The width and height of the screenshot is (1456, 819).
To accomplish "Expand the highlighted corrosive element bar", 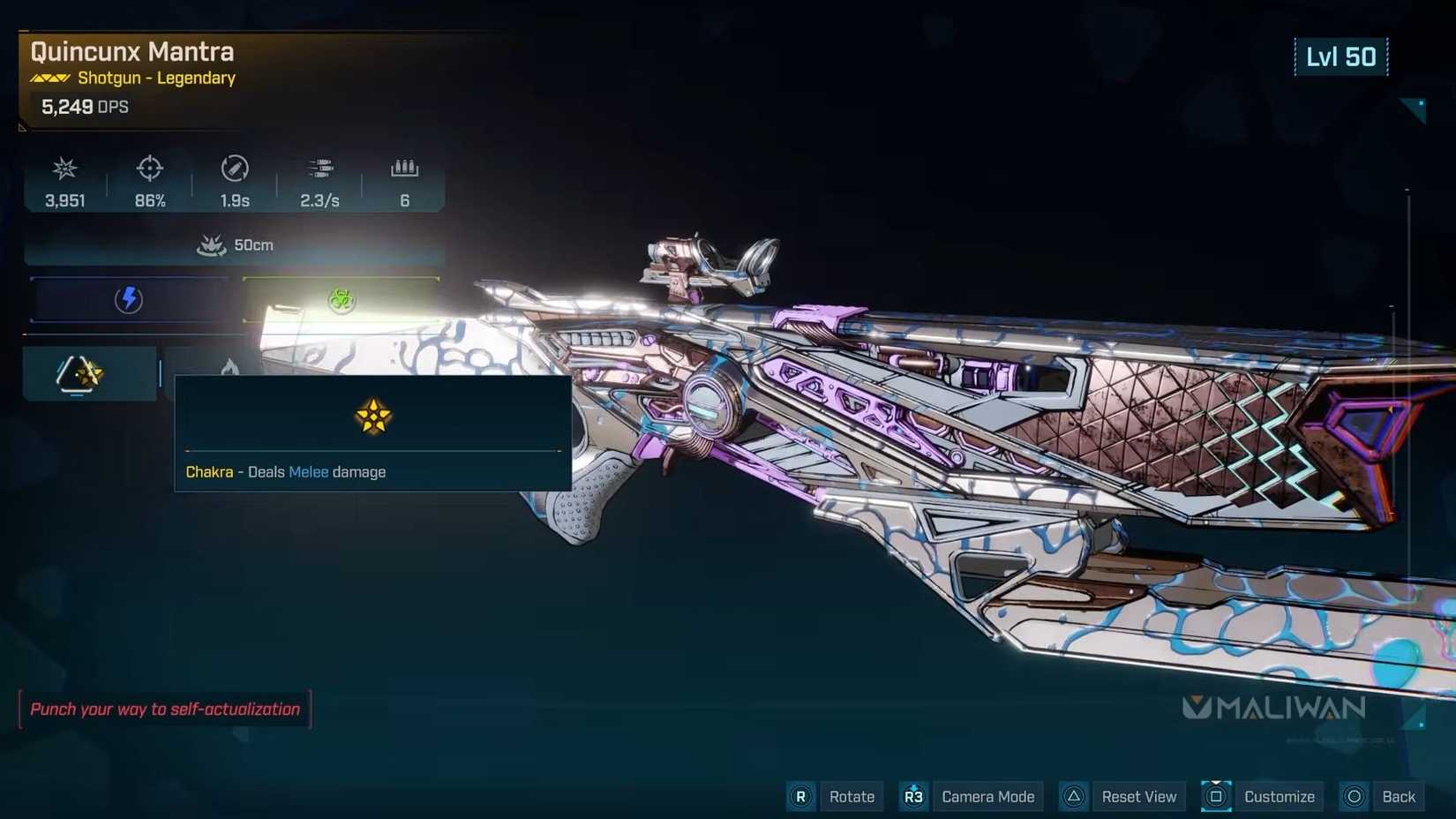I will 341,300.
